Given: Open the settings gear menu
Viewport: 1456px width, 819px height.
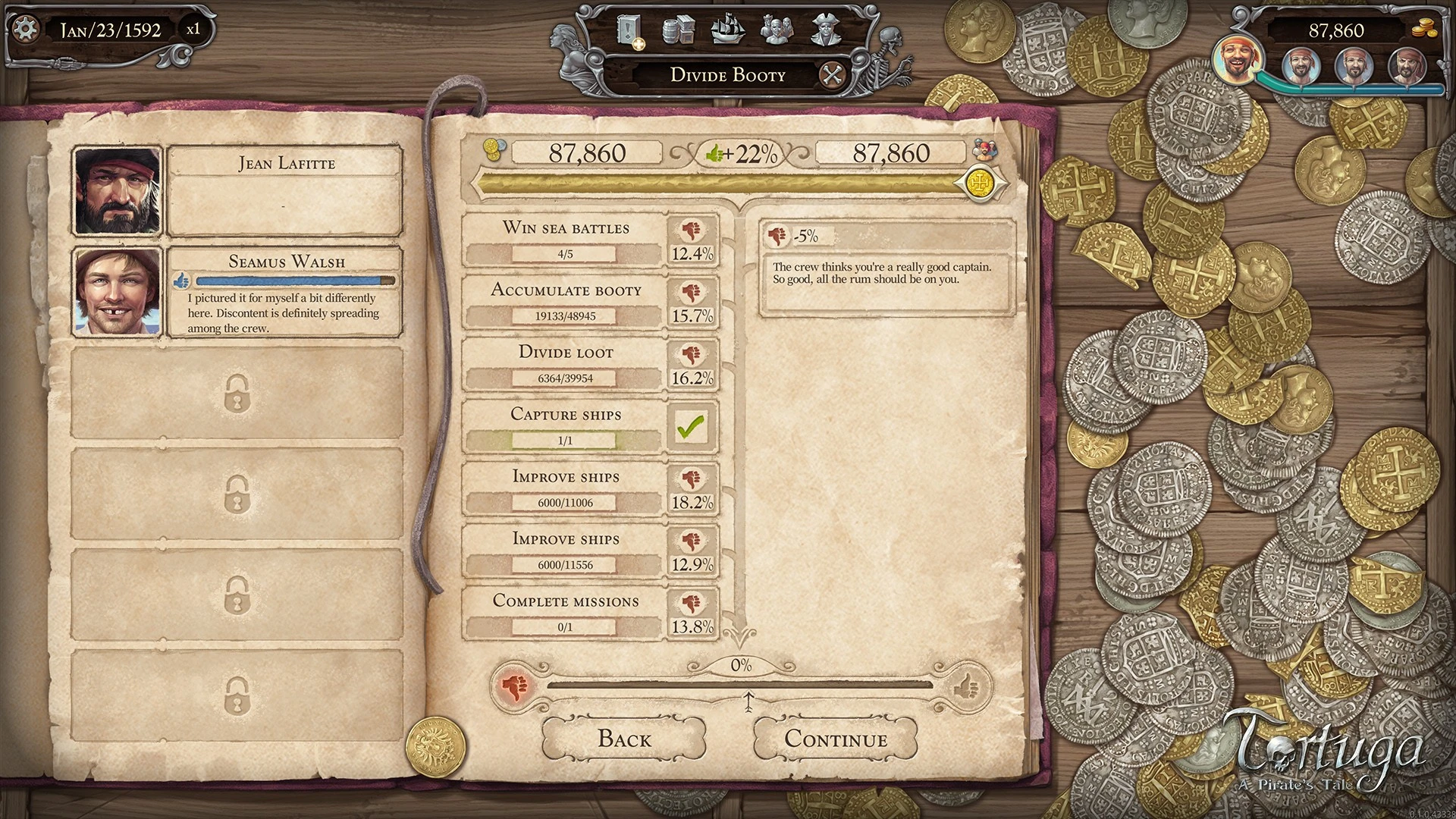Looking at the screenshot, I should pyautogui.click(x=27, y=30).
